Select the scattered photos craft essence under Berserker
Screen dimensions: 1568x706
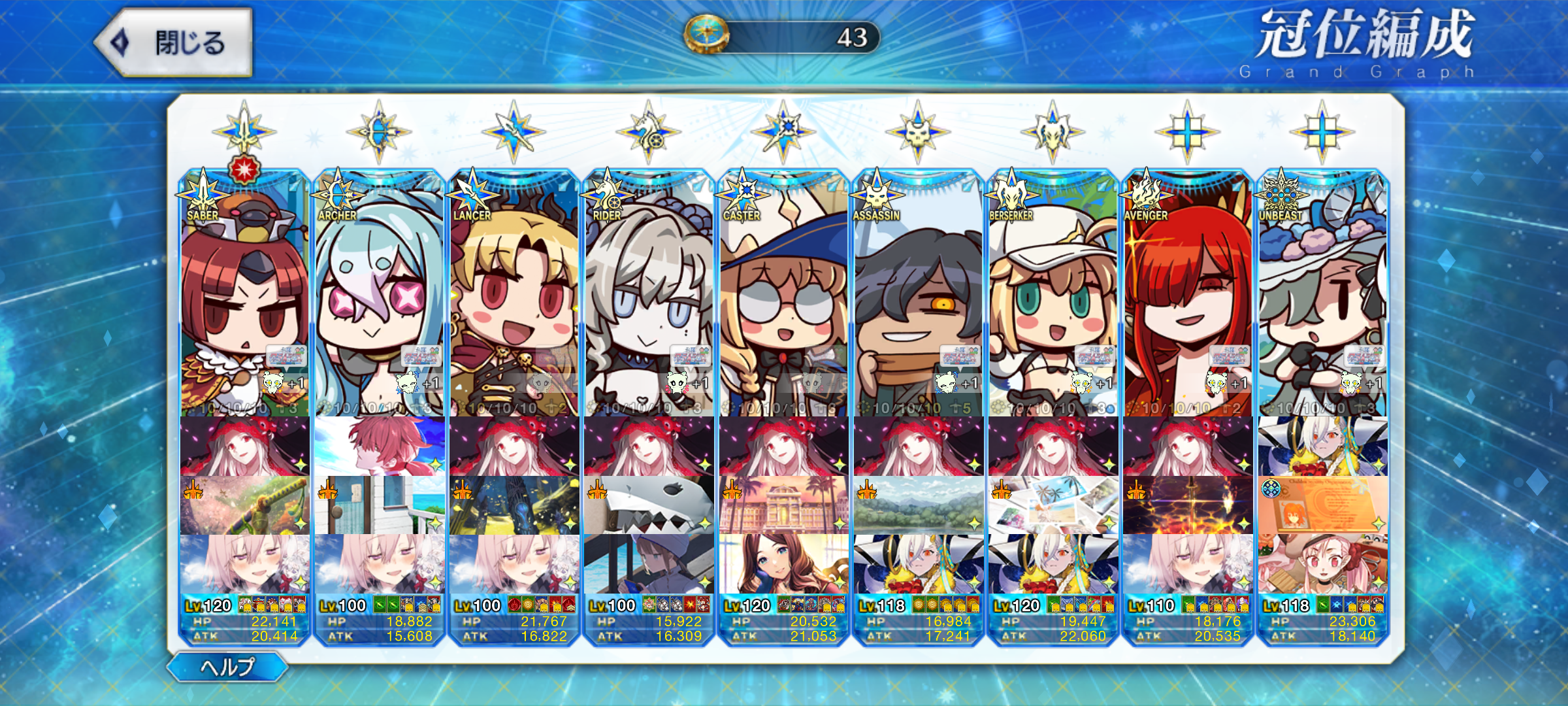pyautogui.click(x=1053, y=505)
